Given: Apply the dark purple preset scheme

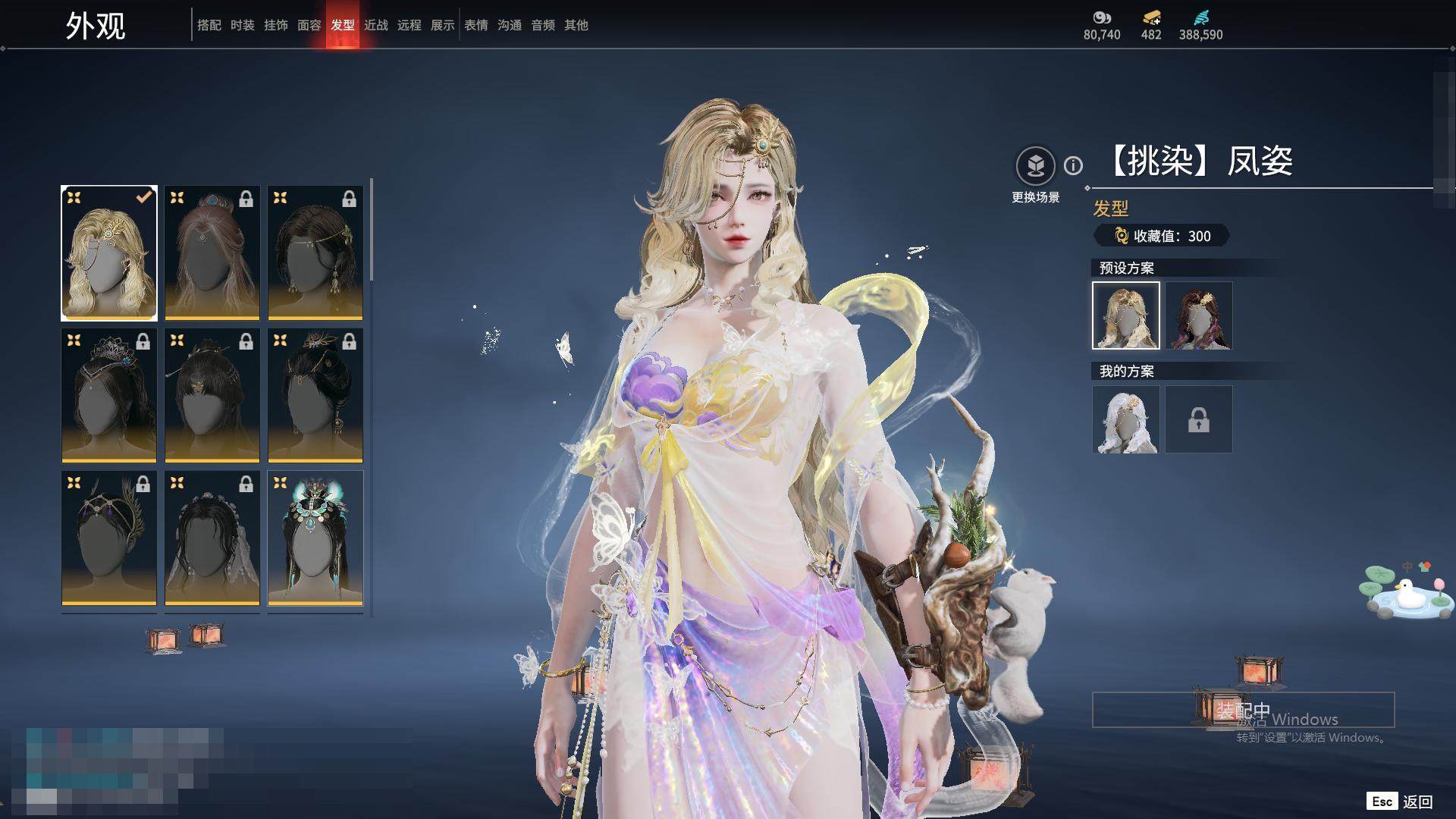Looking at the screenshot, I should (x=1199, y=315).
